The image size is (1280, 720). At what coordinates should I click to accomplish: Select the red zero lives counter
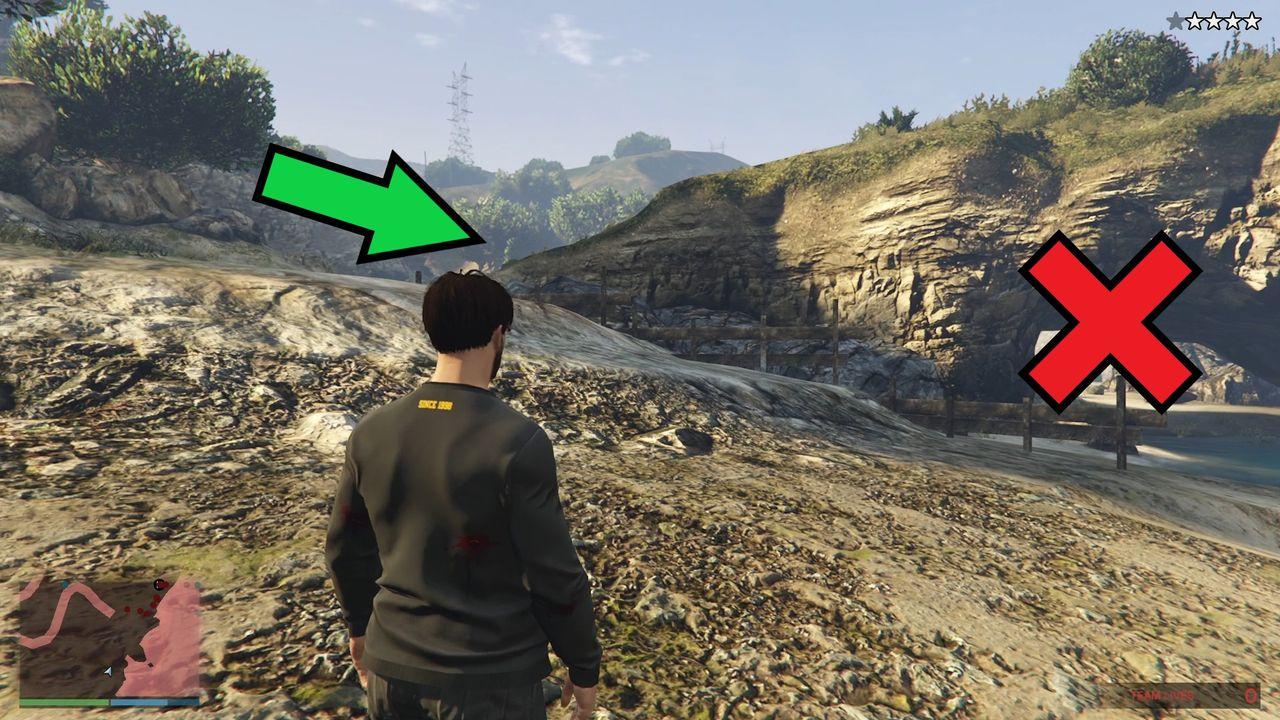(x=1251, y=695)
